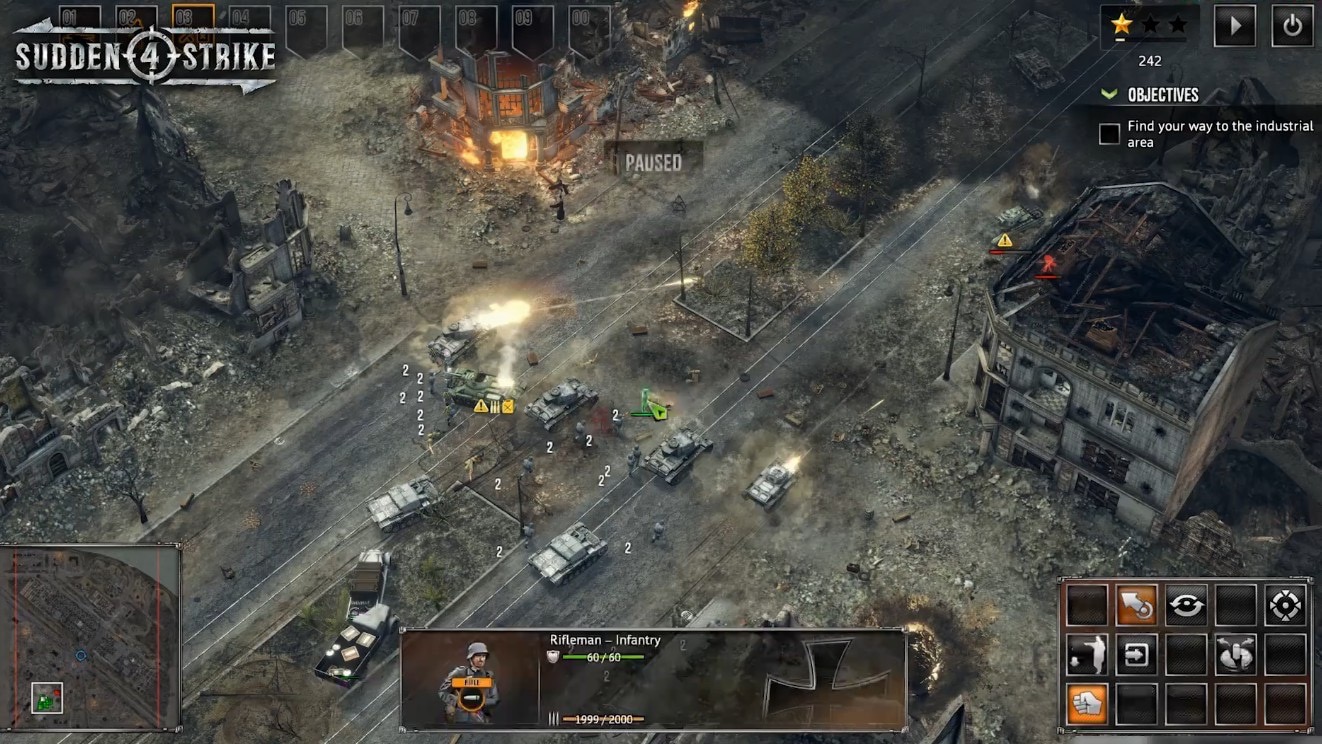The height and width of the screenshot is (744, 1322).
Task: Open the power button menu
Action: [x=1292, y=26]
